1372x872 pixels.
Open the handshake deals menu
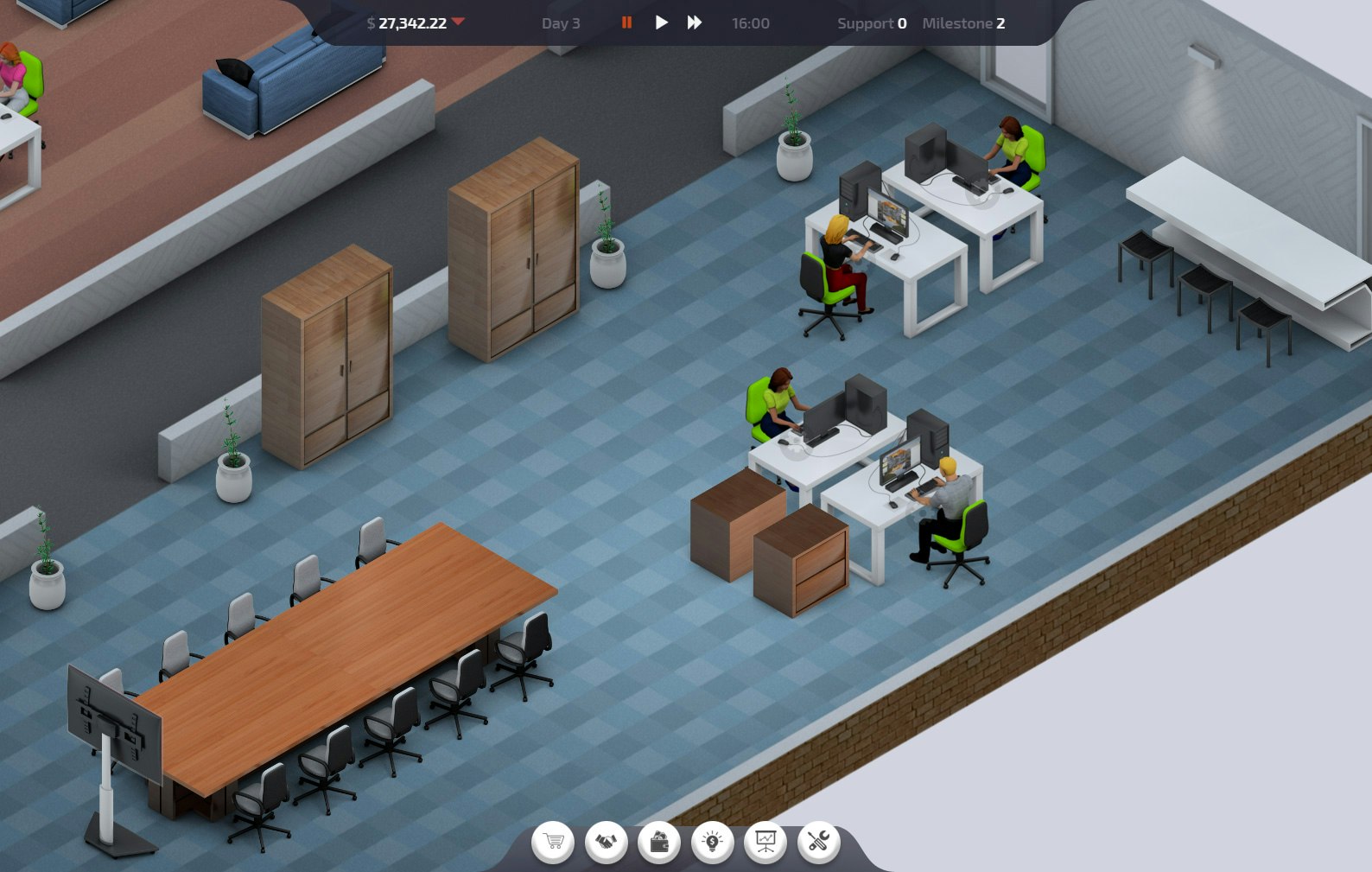pos(608,842)
